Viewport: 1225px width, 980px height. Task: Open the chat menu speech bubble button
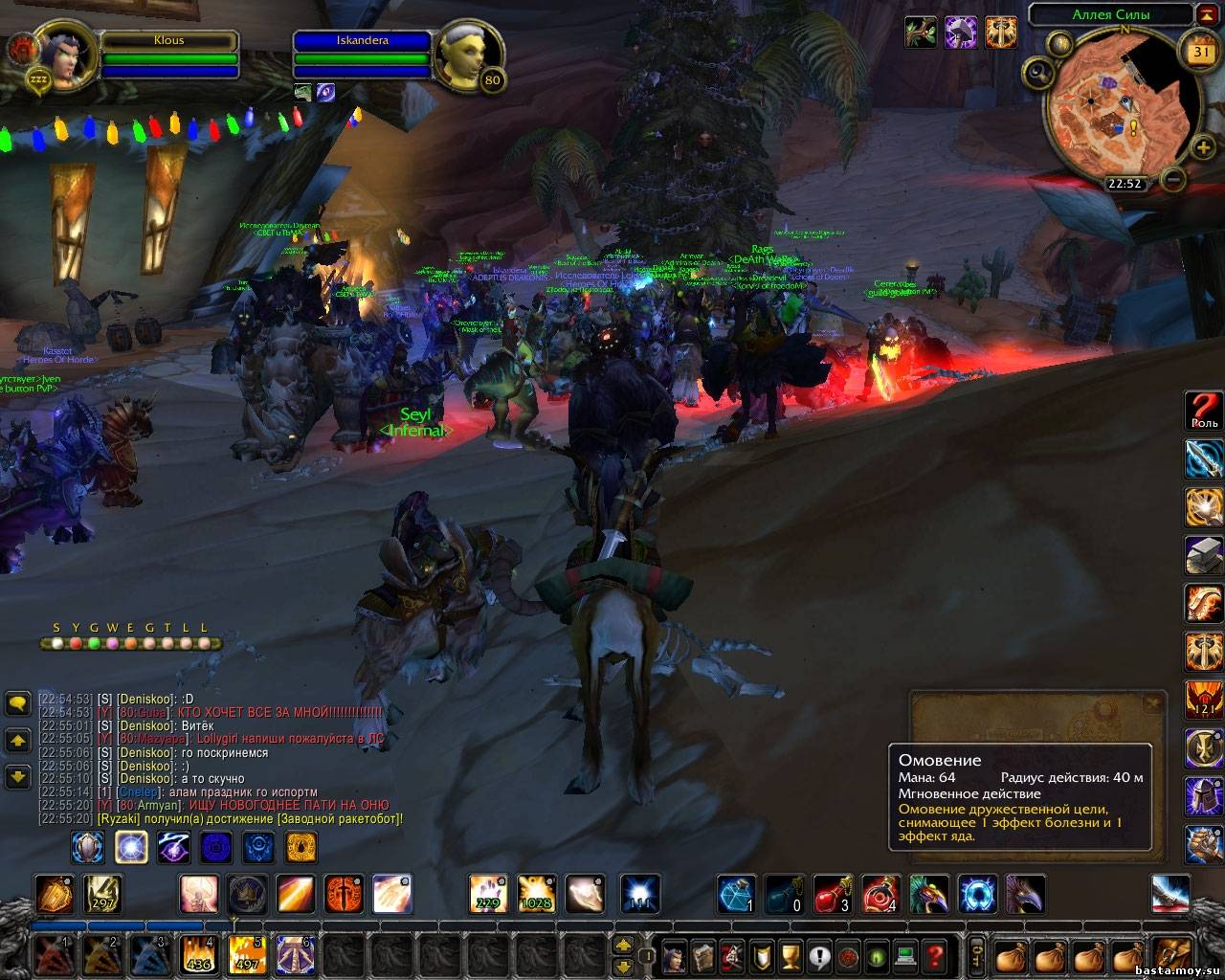coord(18,704)
